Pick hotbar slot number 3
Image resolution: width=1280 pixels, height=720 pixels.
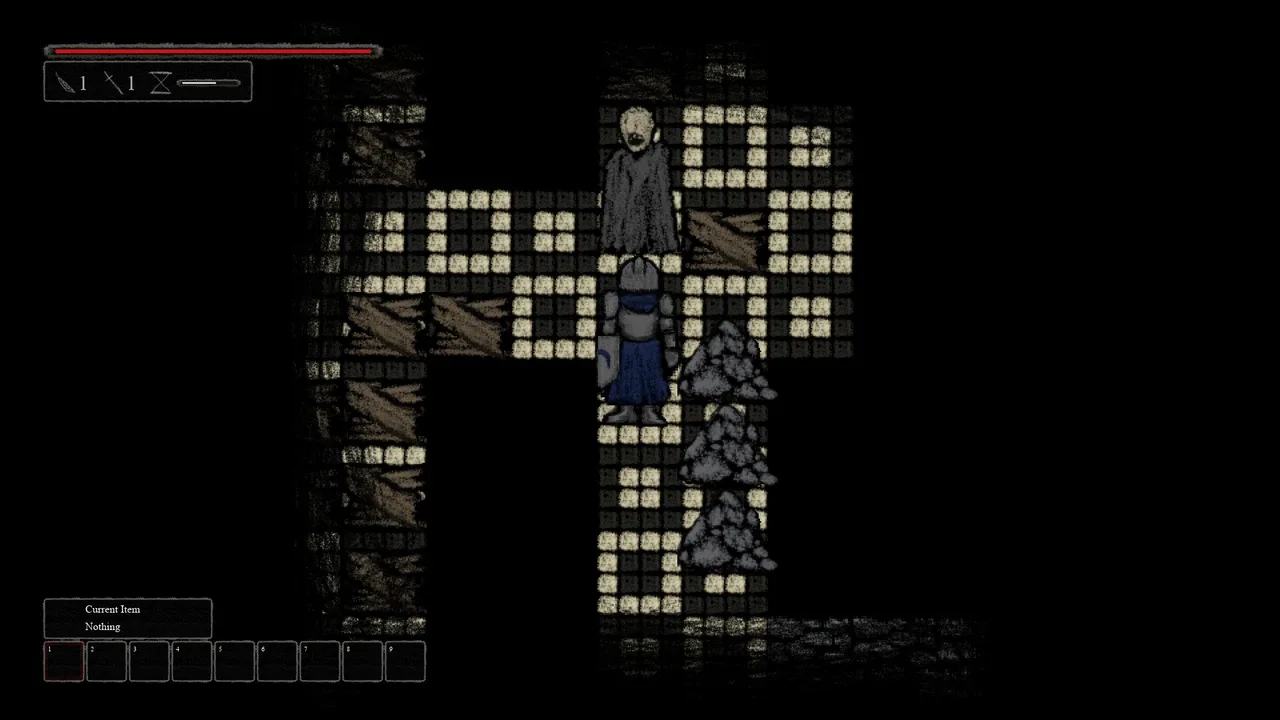pos(149,661)
